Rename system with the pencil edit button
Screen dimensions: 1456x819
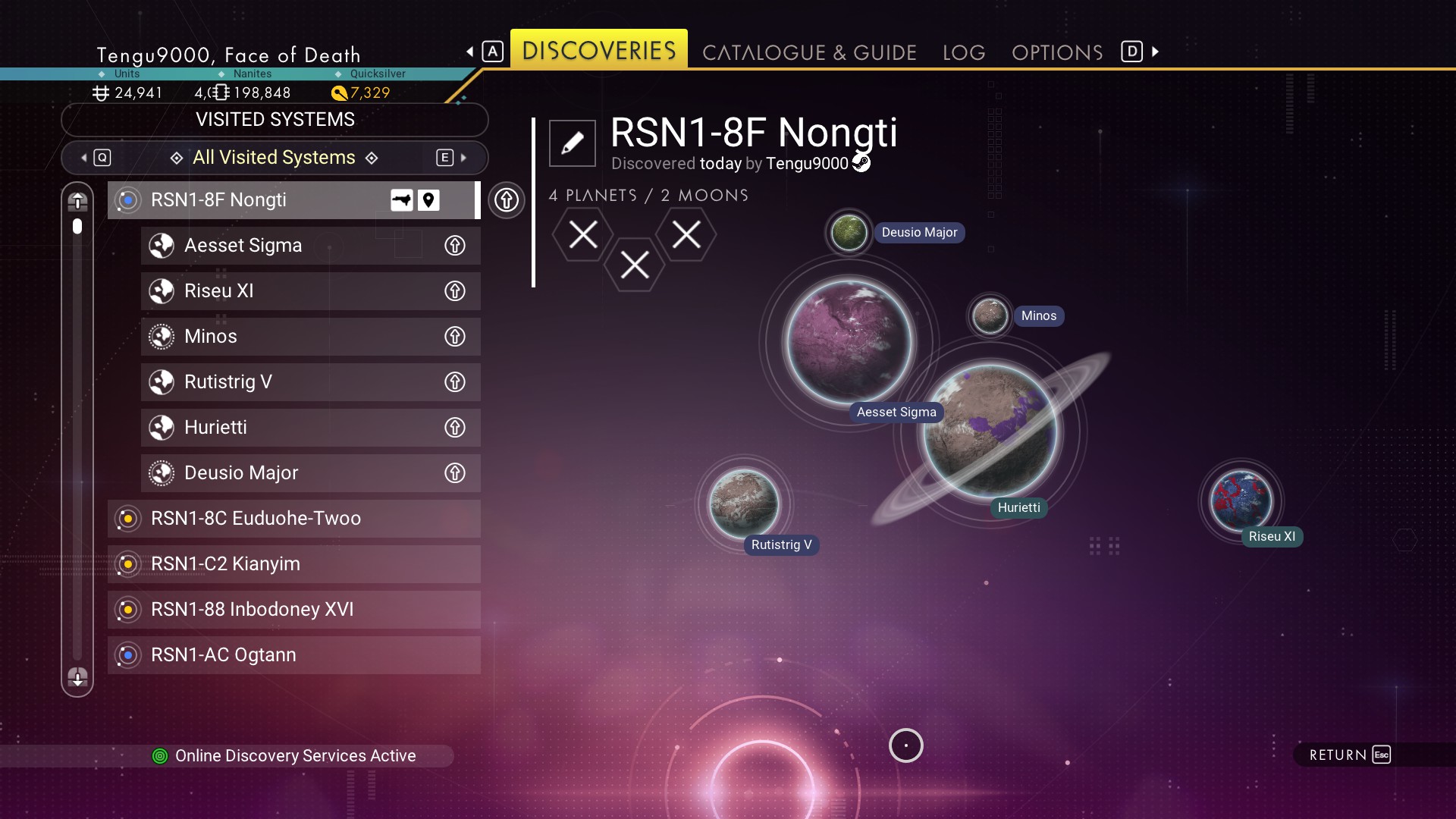pyautogui.click(x=573, y=143)
